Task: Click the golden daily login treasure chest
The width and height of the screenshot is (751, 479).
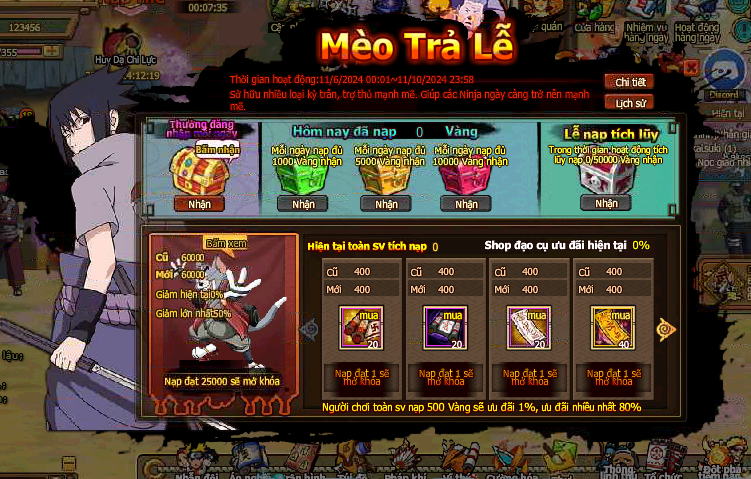Action: coord(192,168)
